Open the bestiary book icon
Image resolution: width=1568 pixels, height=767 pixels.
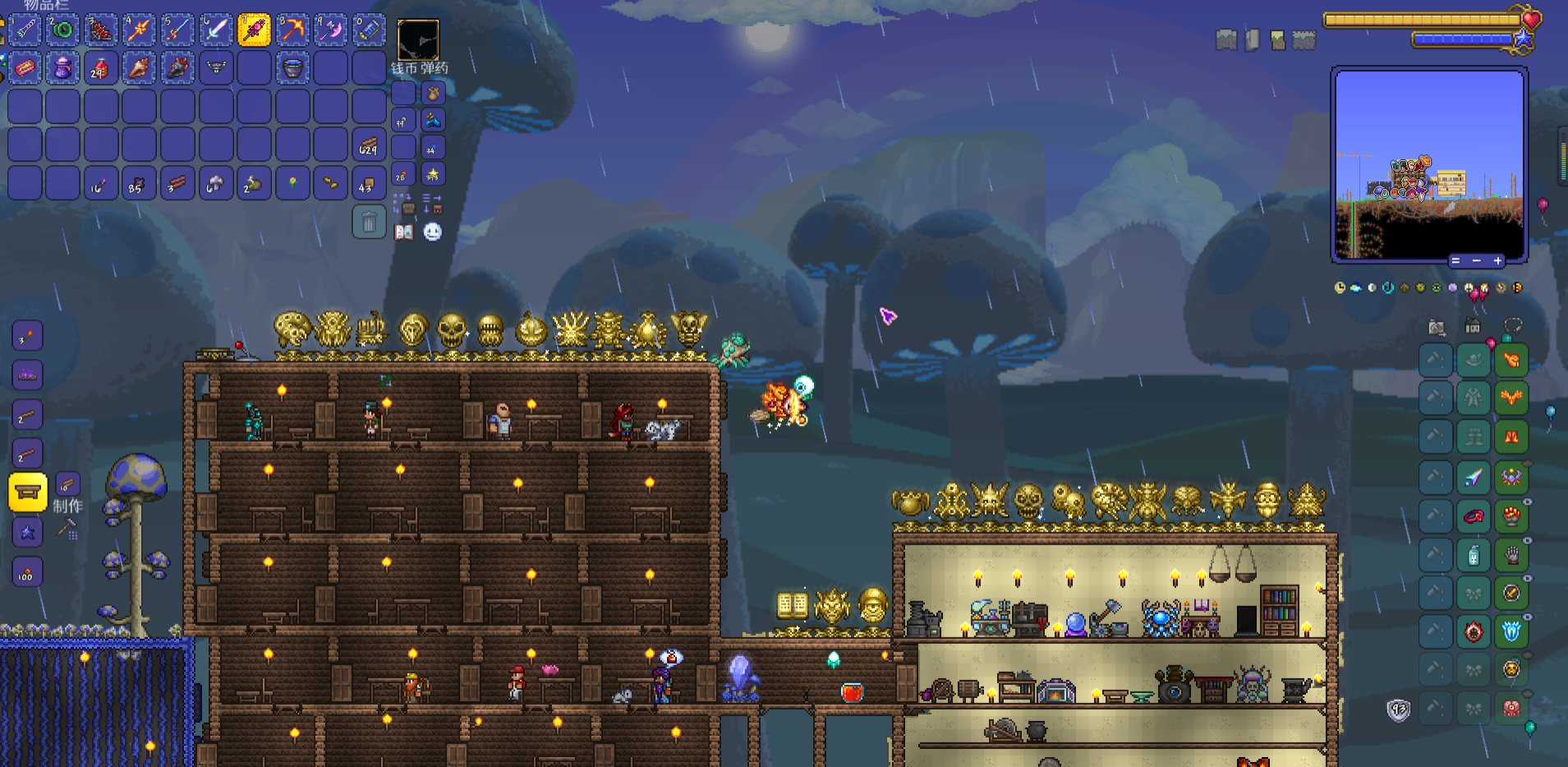[403, 232]
